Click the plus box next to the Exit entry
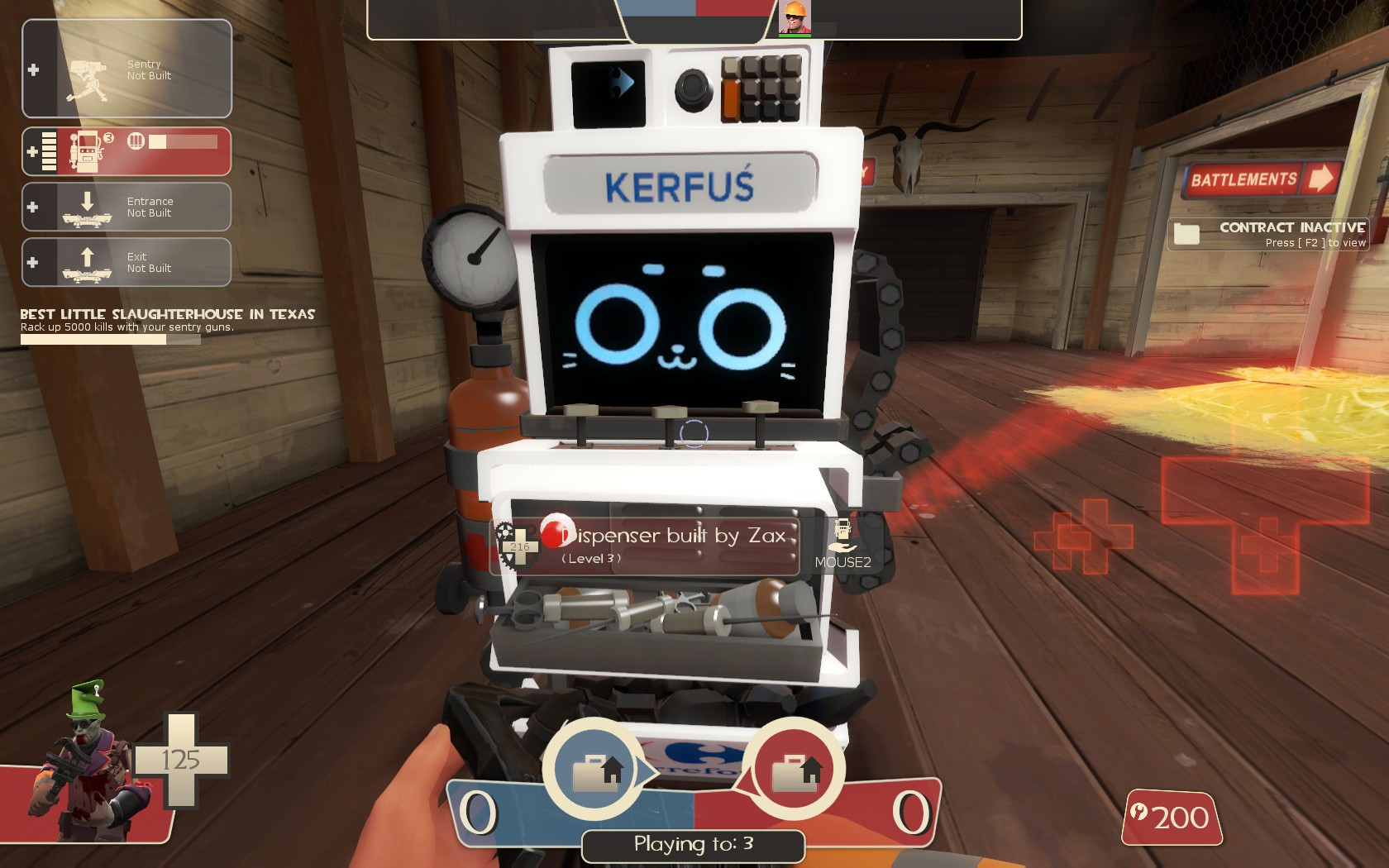This screenshot has width=1389, height=868. 34,261
